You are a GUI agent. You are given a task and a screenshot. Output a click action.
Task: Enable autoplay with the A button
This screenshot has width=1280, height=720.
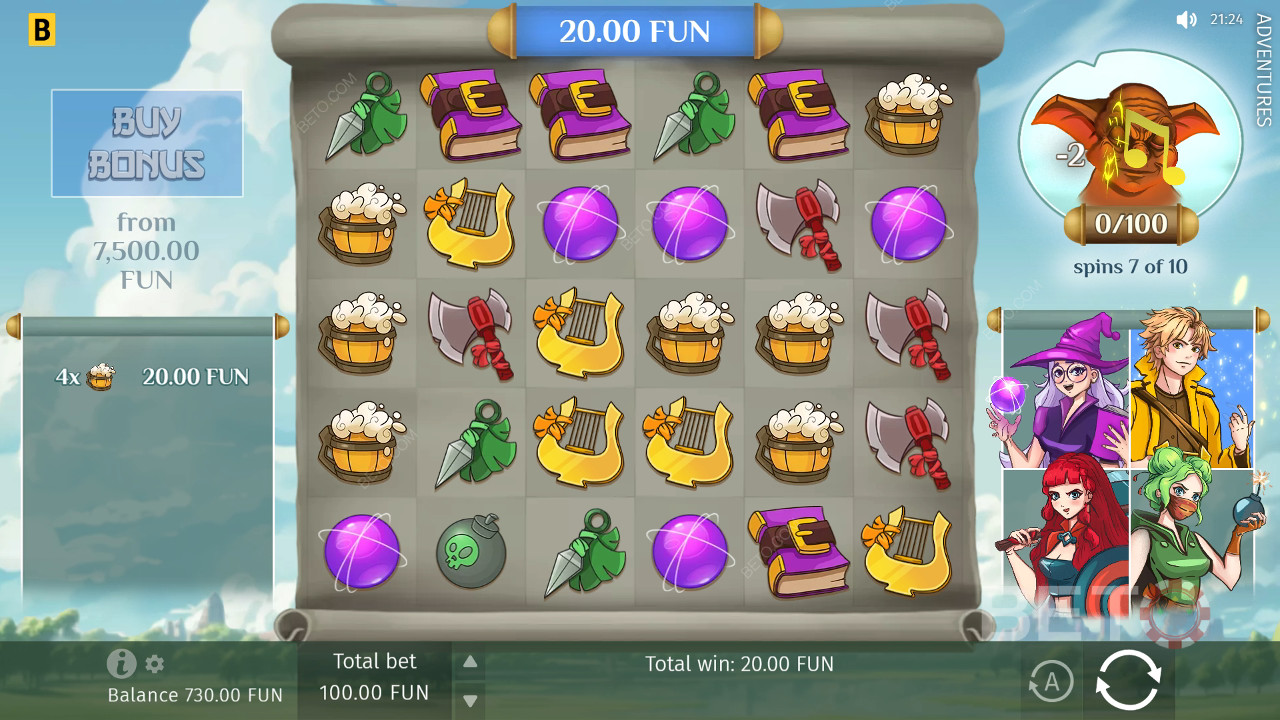point(1050,682)
